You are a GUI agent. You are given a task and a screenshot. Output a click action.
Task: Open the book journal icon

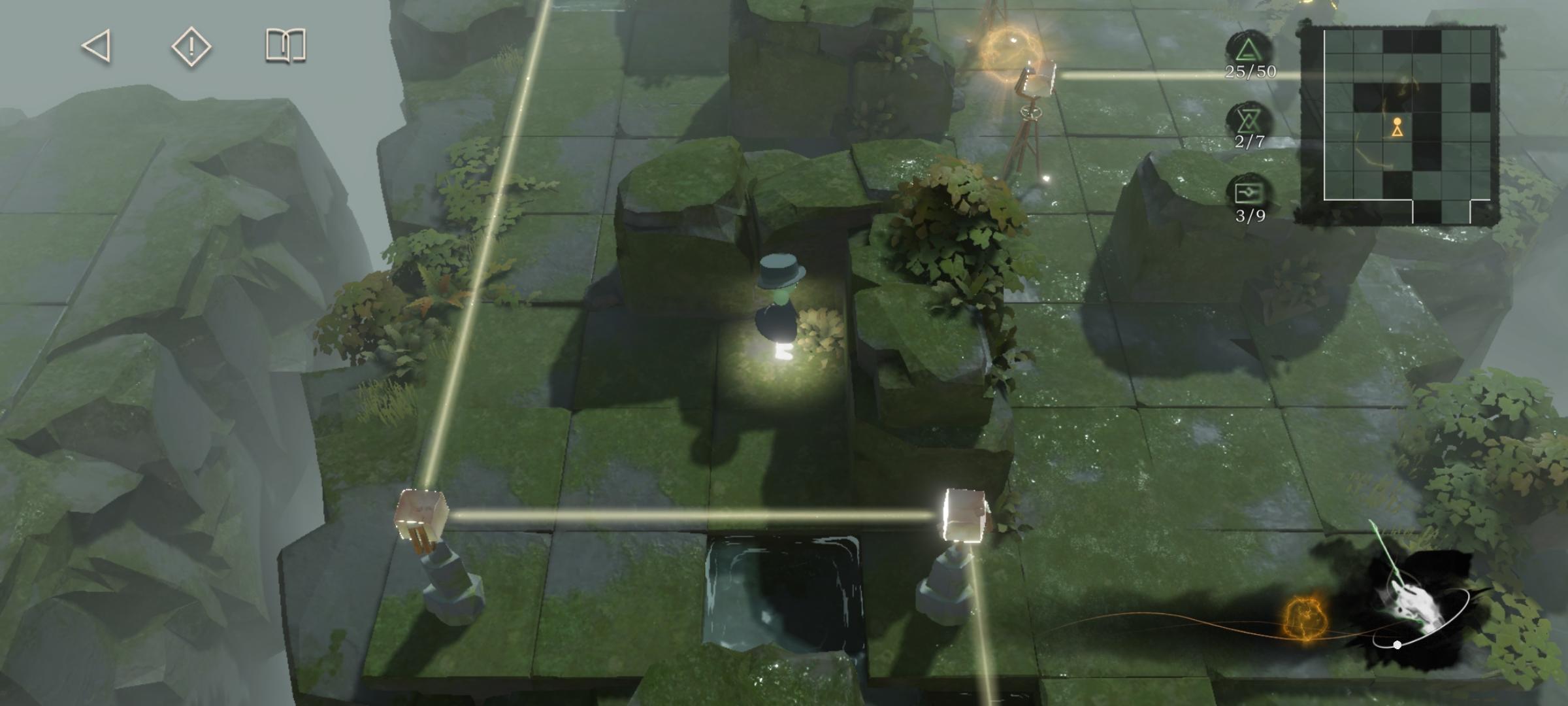click(x=286, y=46)
